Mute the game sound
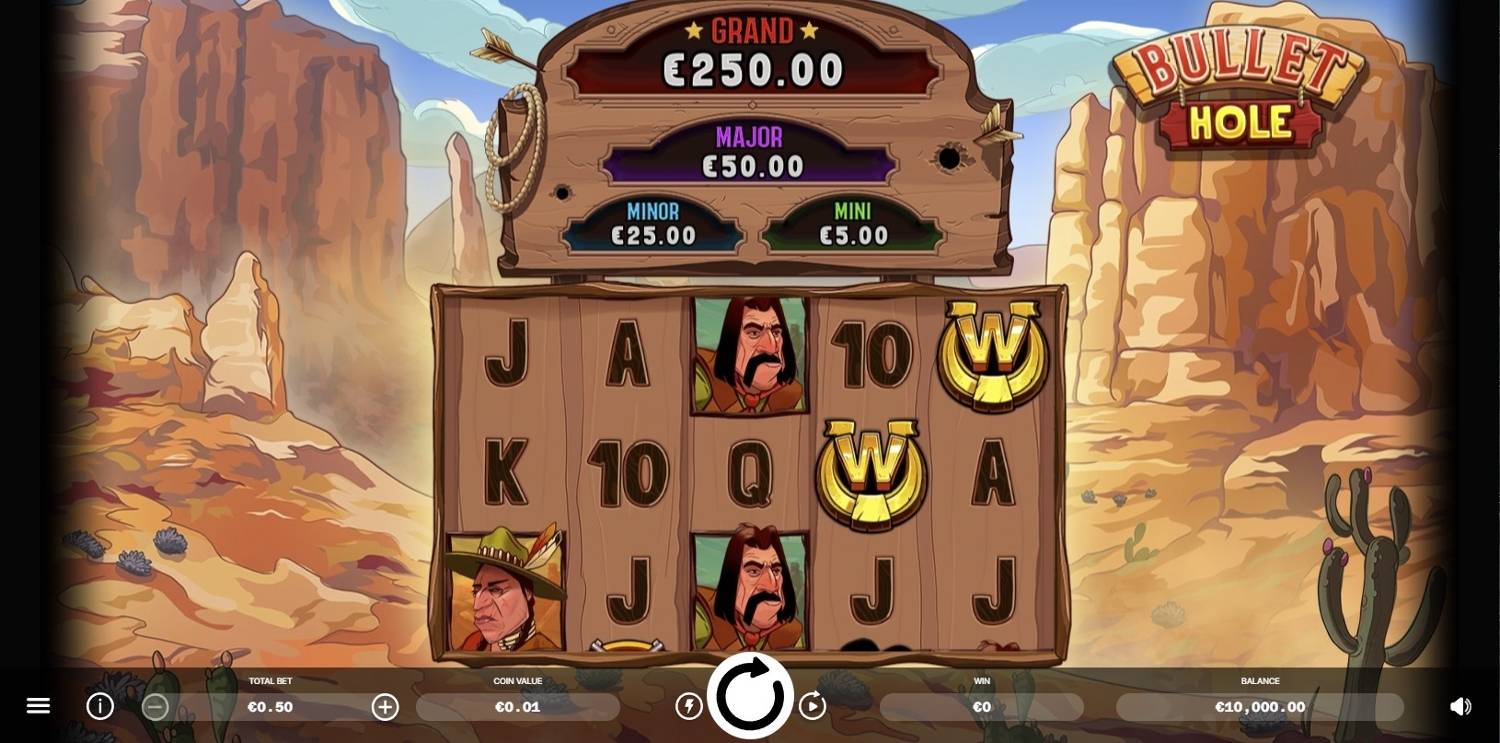 1461,706
